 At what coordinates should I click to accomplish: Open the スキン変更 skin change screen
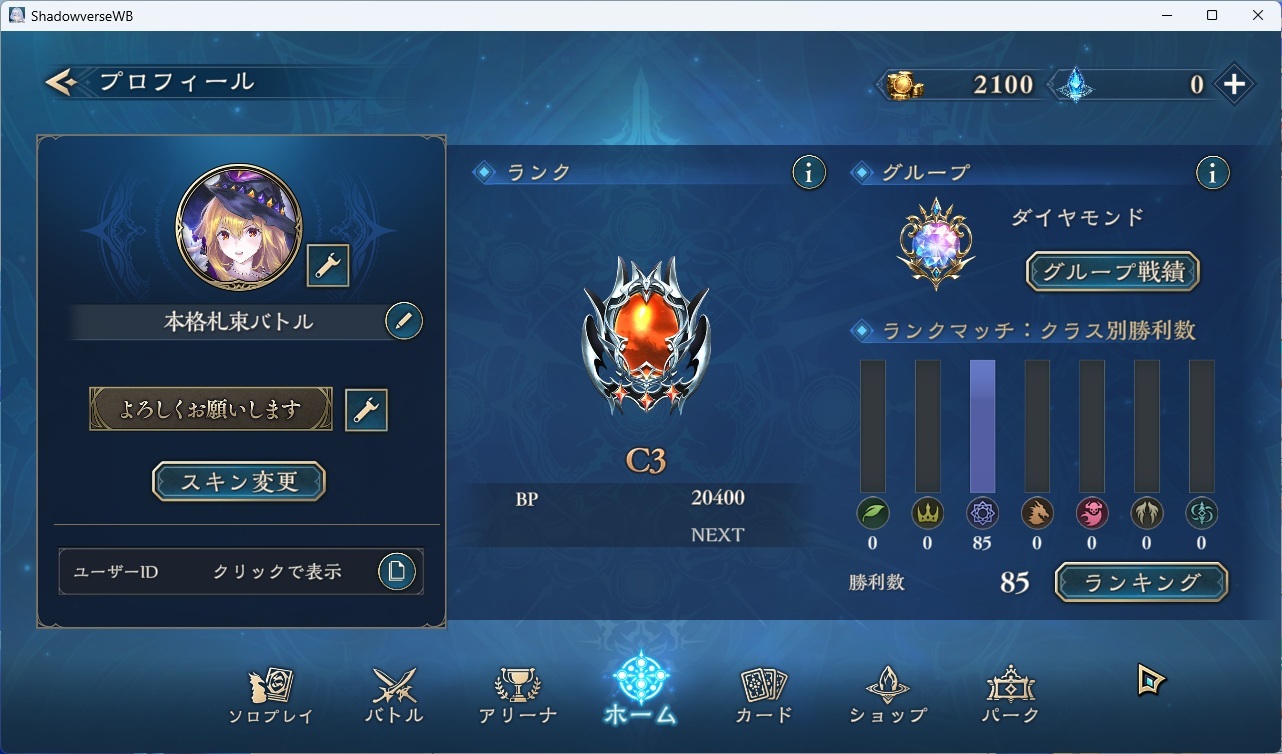click(239, 481)
